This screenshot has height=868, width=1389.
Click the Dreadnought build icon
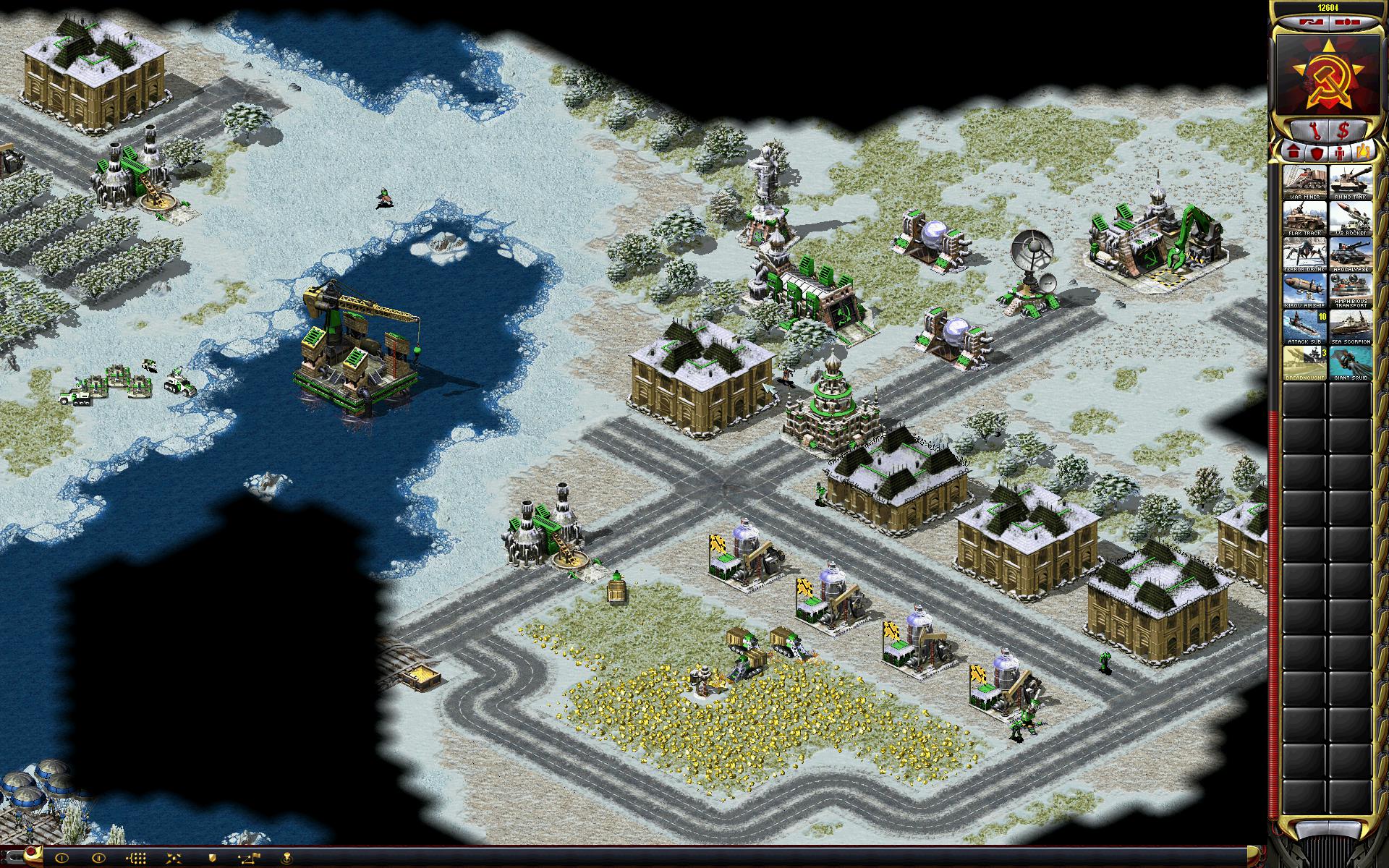point(1304,363)
